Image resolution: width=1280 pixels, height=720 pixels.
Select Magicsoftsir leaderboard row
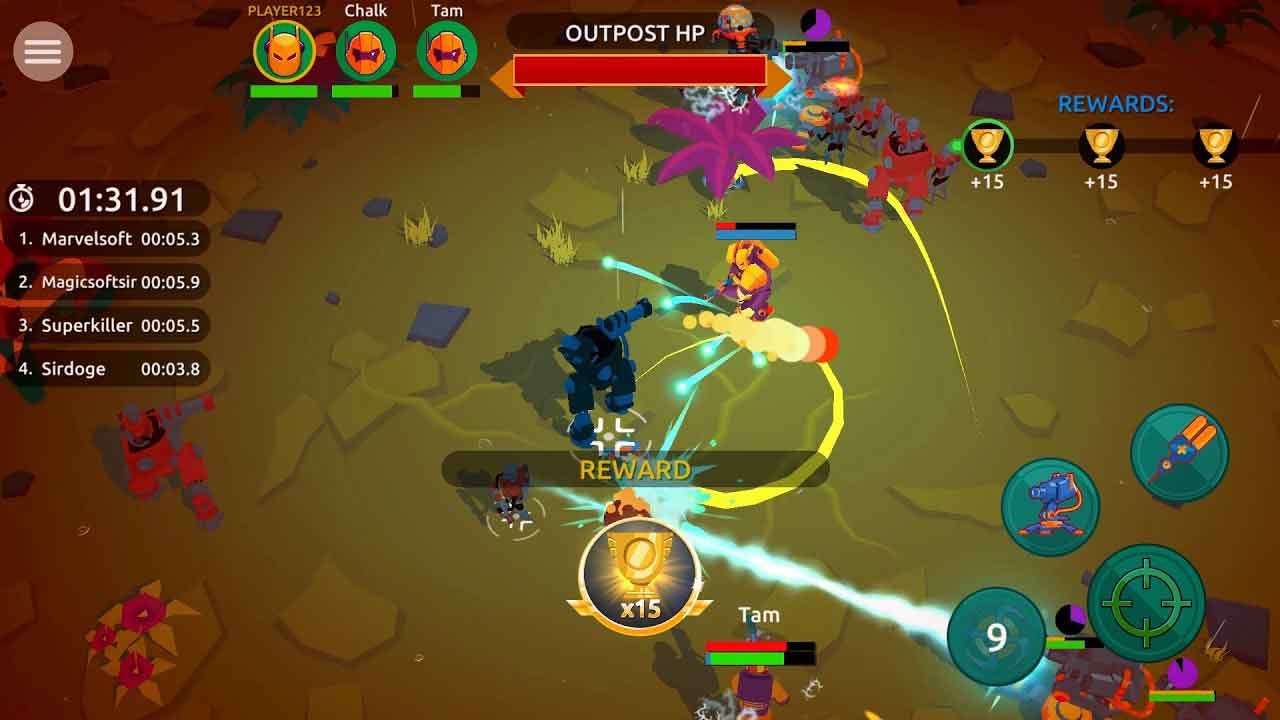[x=108, y=283]
